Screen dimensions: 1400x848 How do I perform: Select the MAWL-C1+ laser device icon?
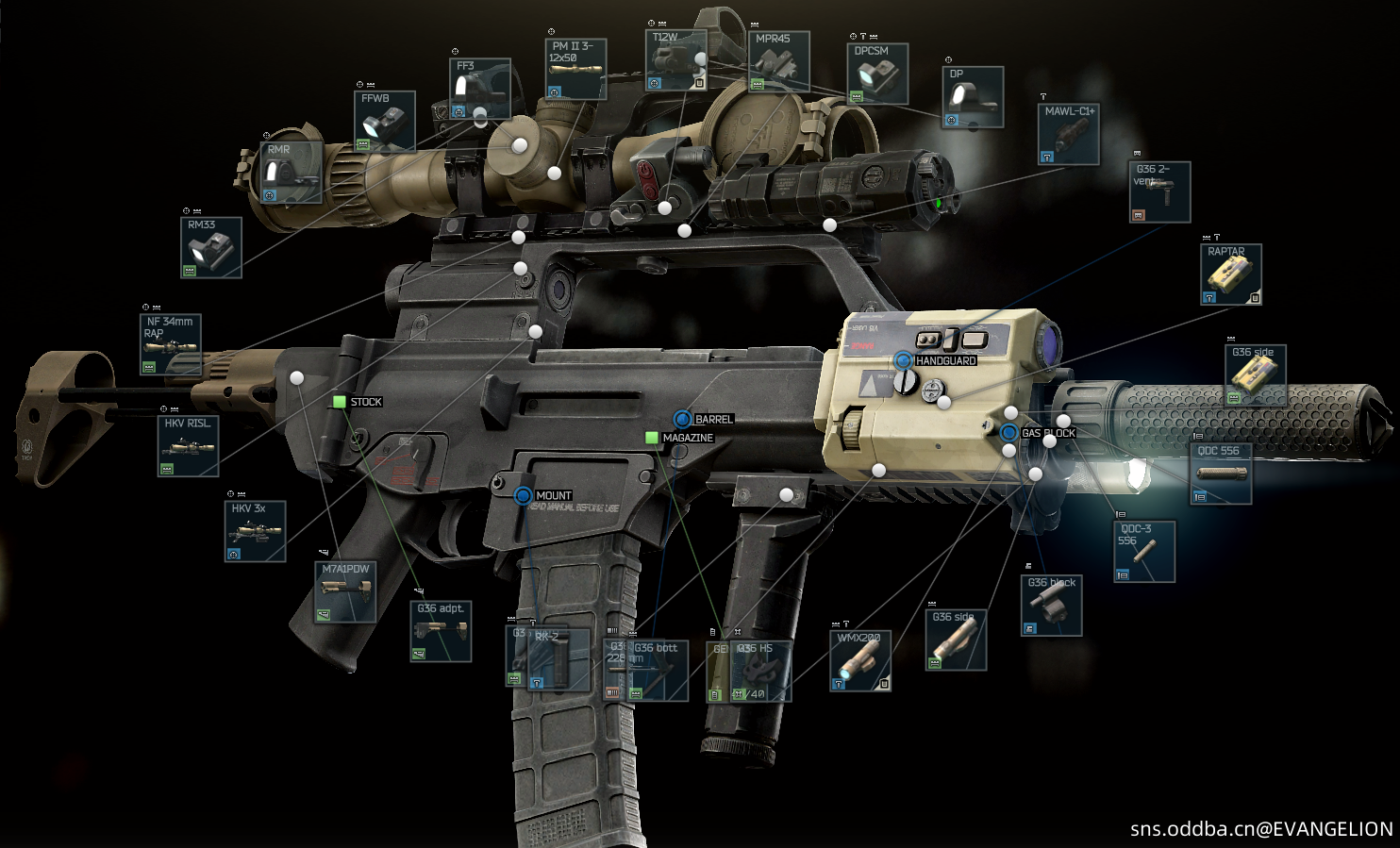pos(1067,132)
